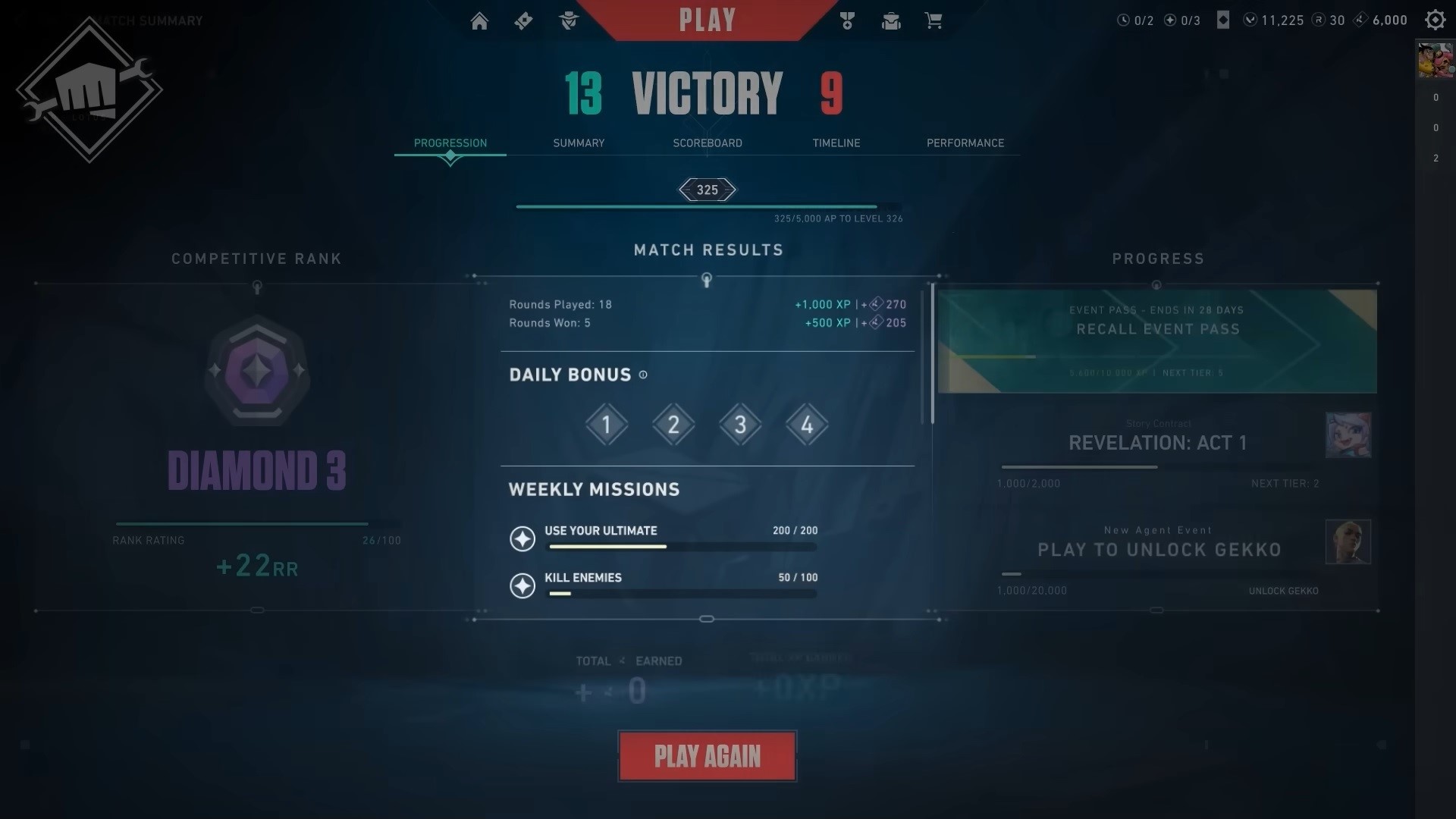Click the PLAY AGAIN button
The width and height of the screenshot is (1456, 819).
point(707,755)
